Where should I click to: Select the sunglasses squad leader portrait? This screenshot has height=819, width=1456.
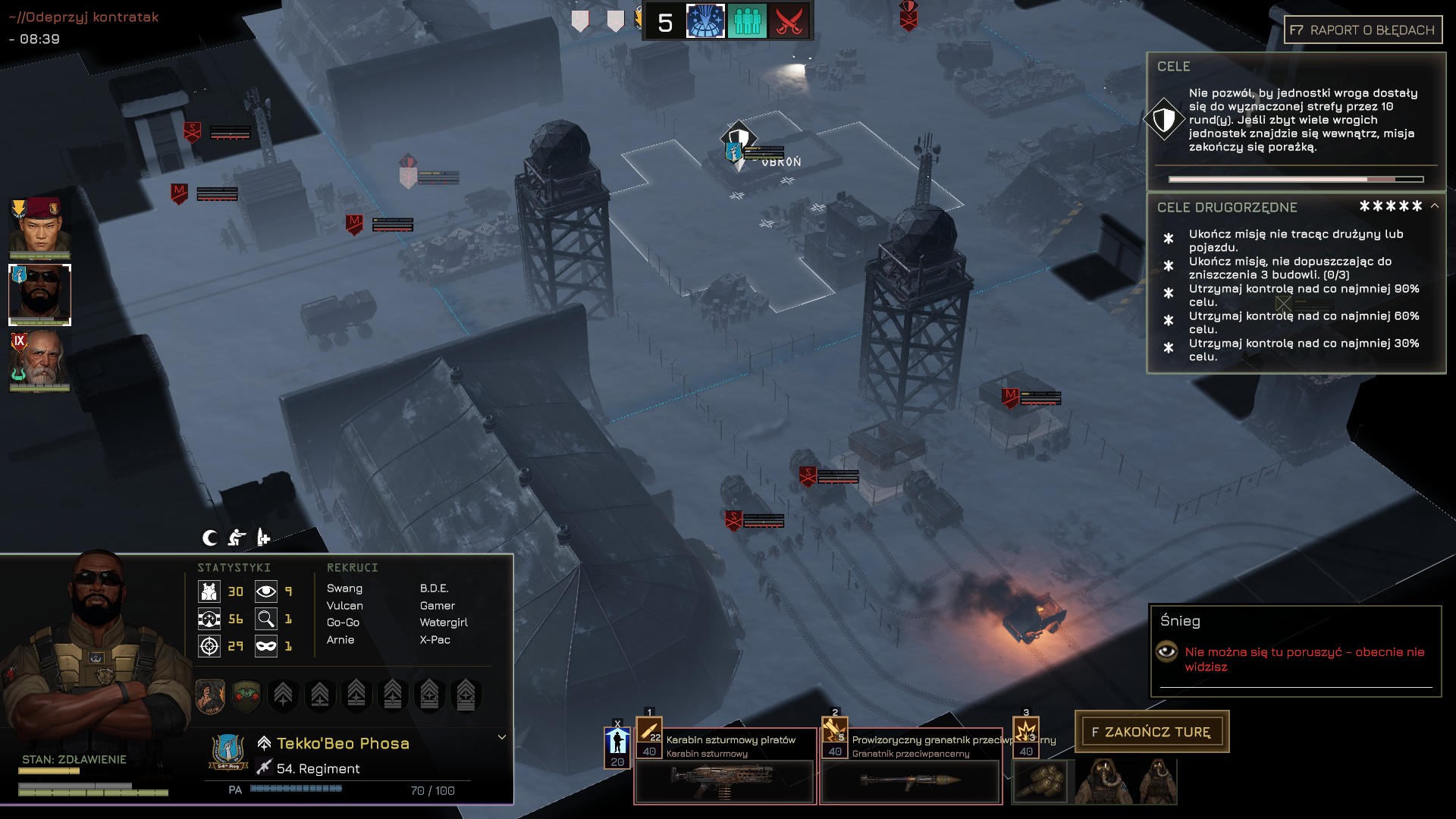(39, 294)
